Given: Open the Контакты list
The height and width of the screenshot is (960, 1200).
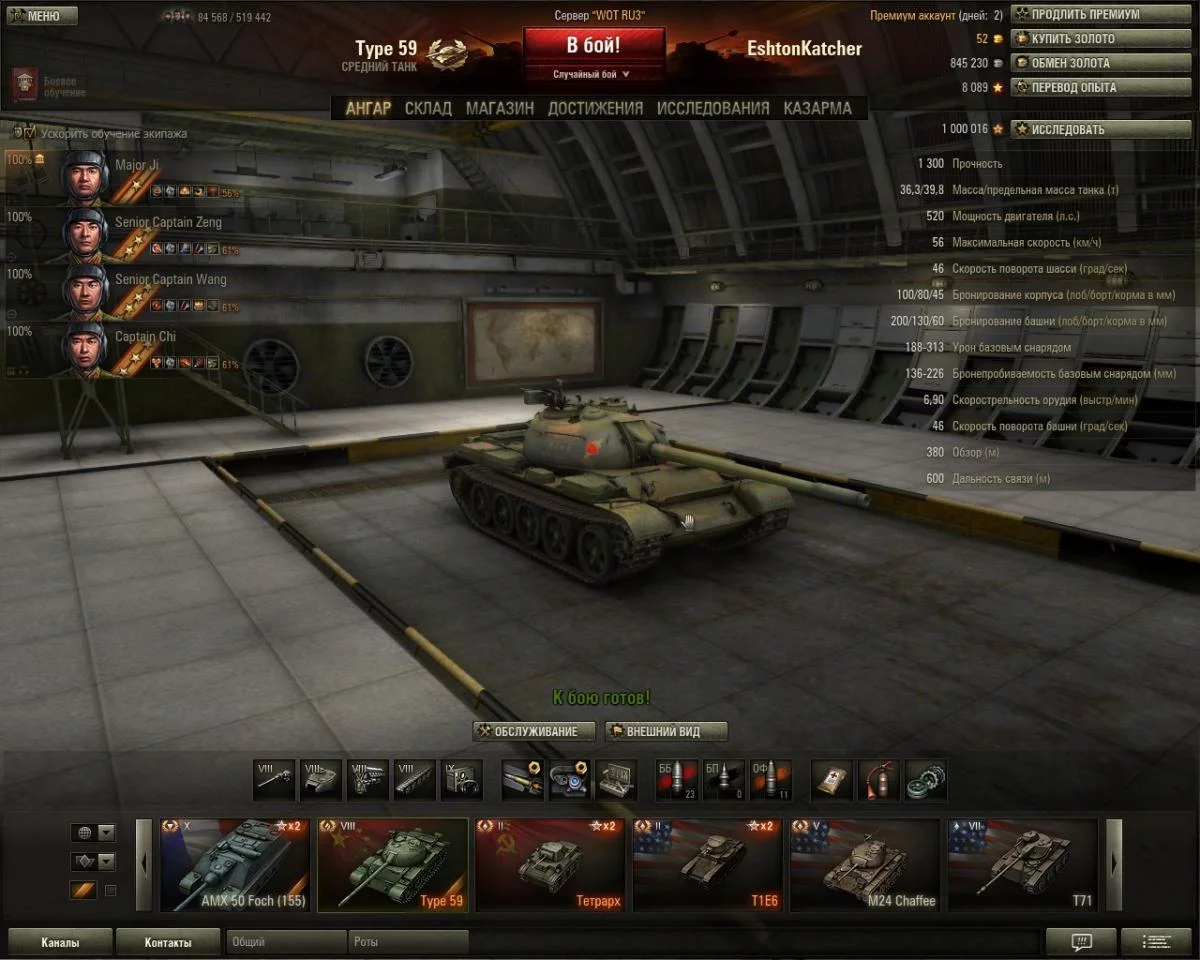Looking at the screenshot, I should point(167,942).
